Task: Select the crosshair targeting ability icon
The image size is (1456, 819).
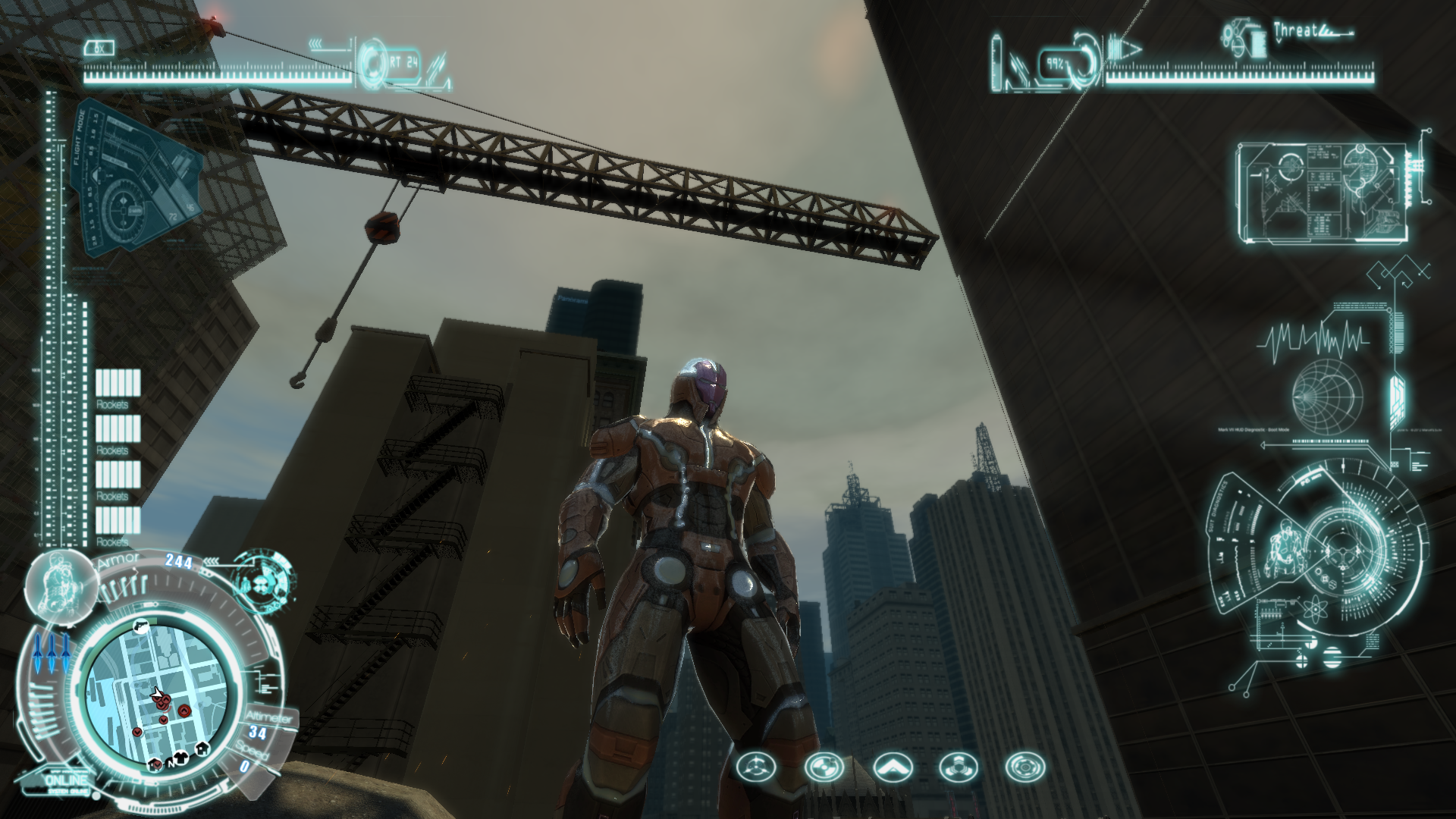Action: coord(756,767)
